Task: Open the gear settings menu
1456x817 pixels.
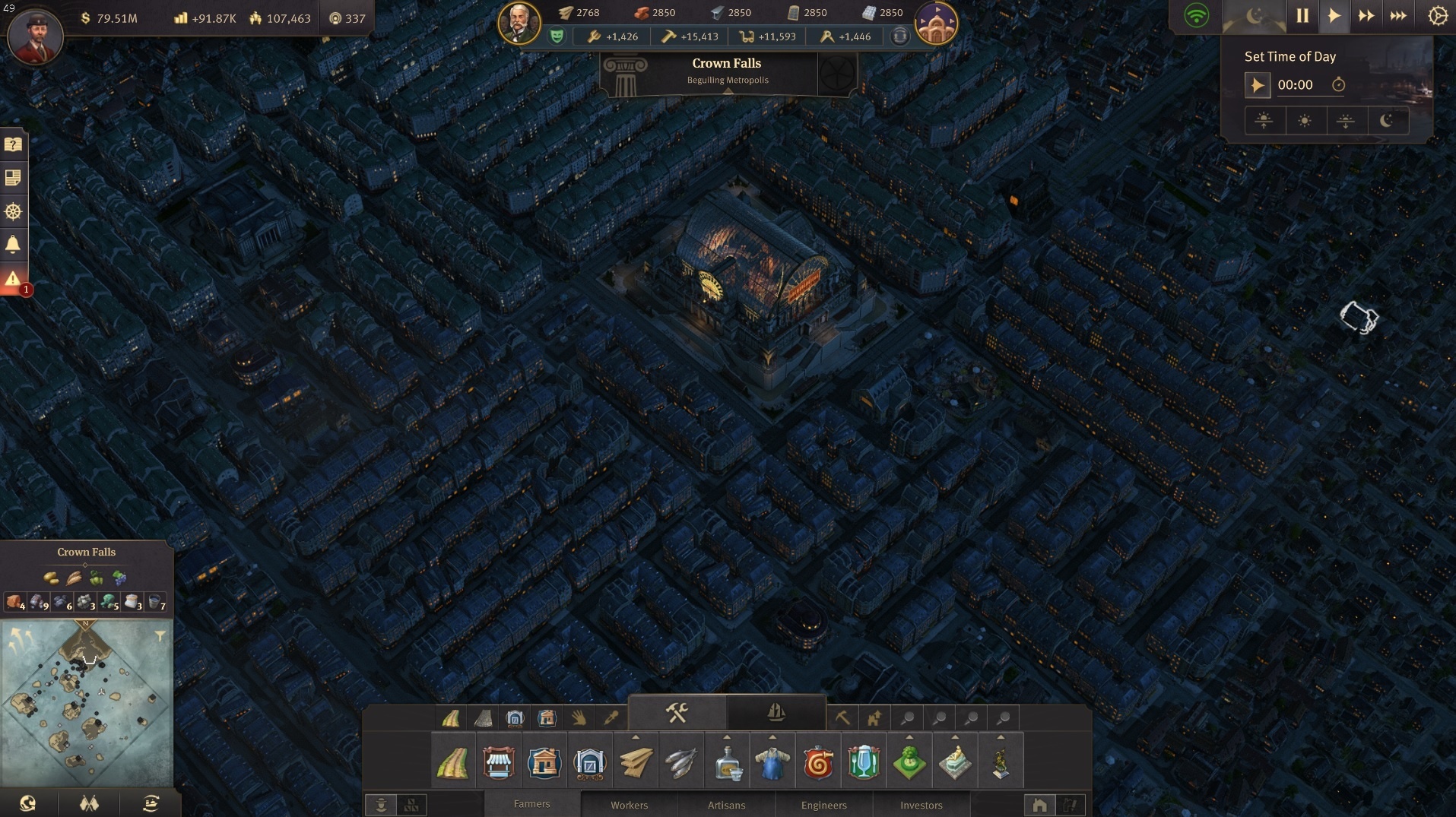Action: [x=1437, y=16]
